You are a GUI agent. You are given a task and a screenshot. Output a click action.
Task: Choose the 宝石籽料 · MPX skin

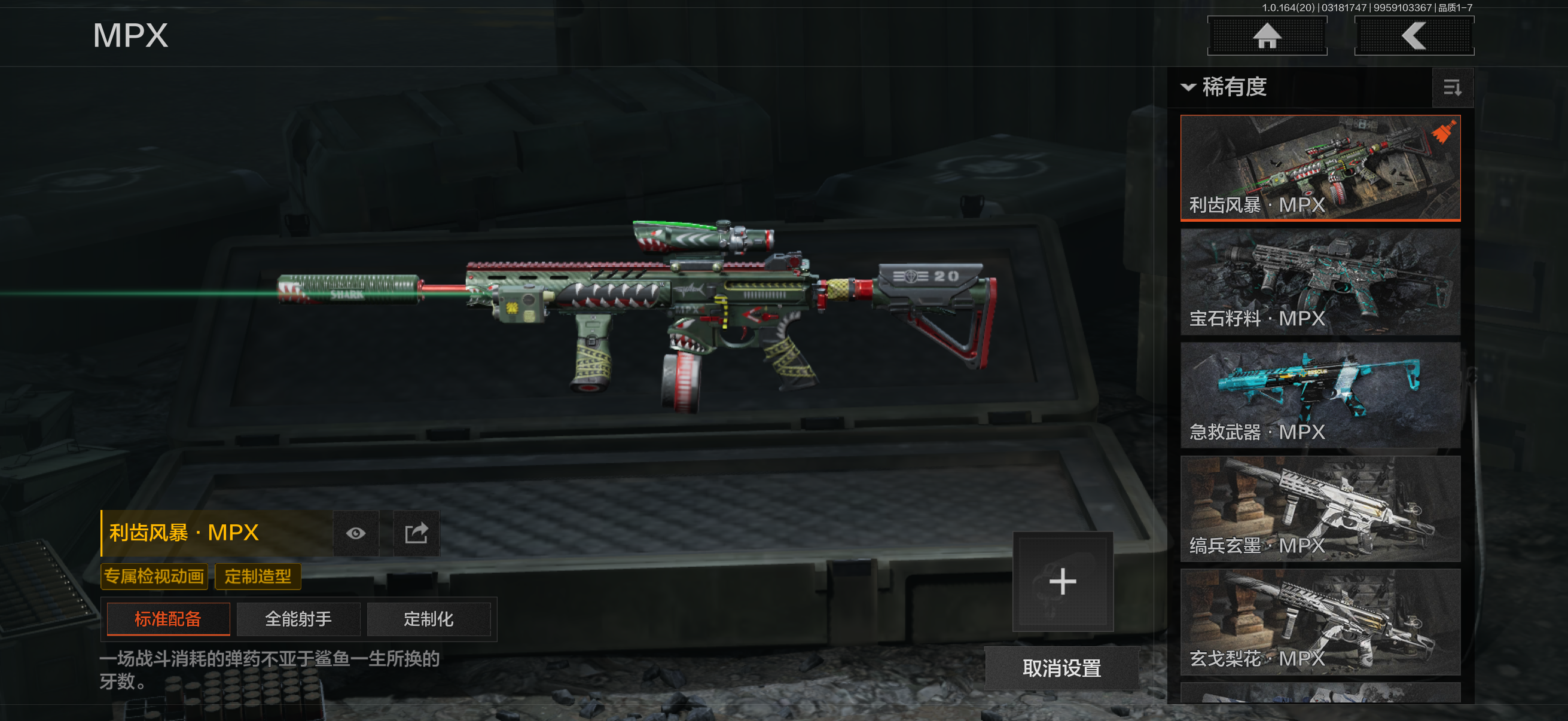click(1320, 281)
